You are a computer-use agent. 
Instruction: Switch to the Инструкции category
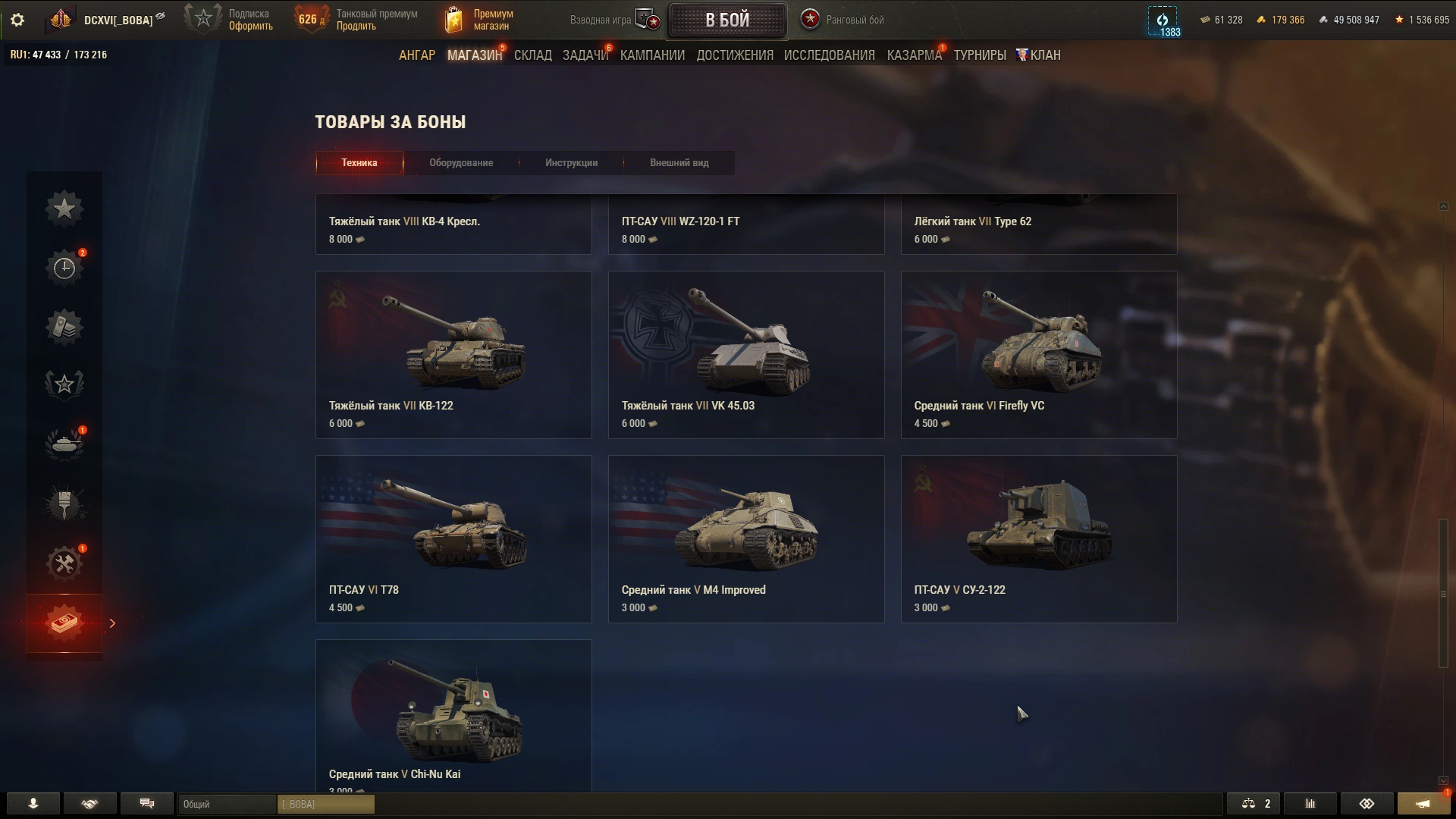tap(571, 163)
